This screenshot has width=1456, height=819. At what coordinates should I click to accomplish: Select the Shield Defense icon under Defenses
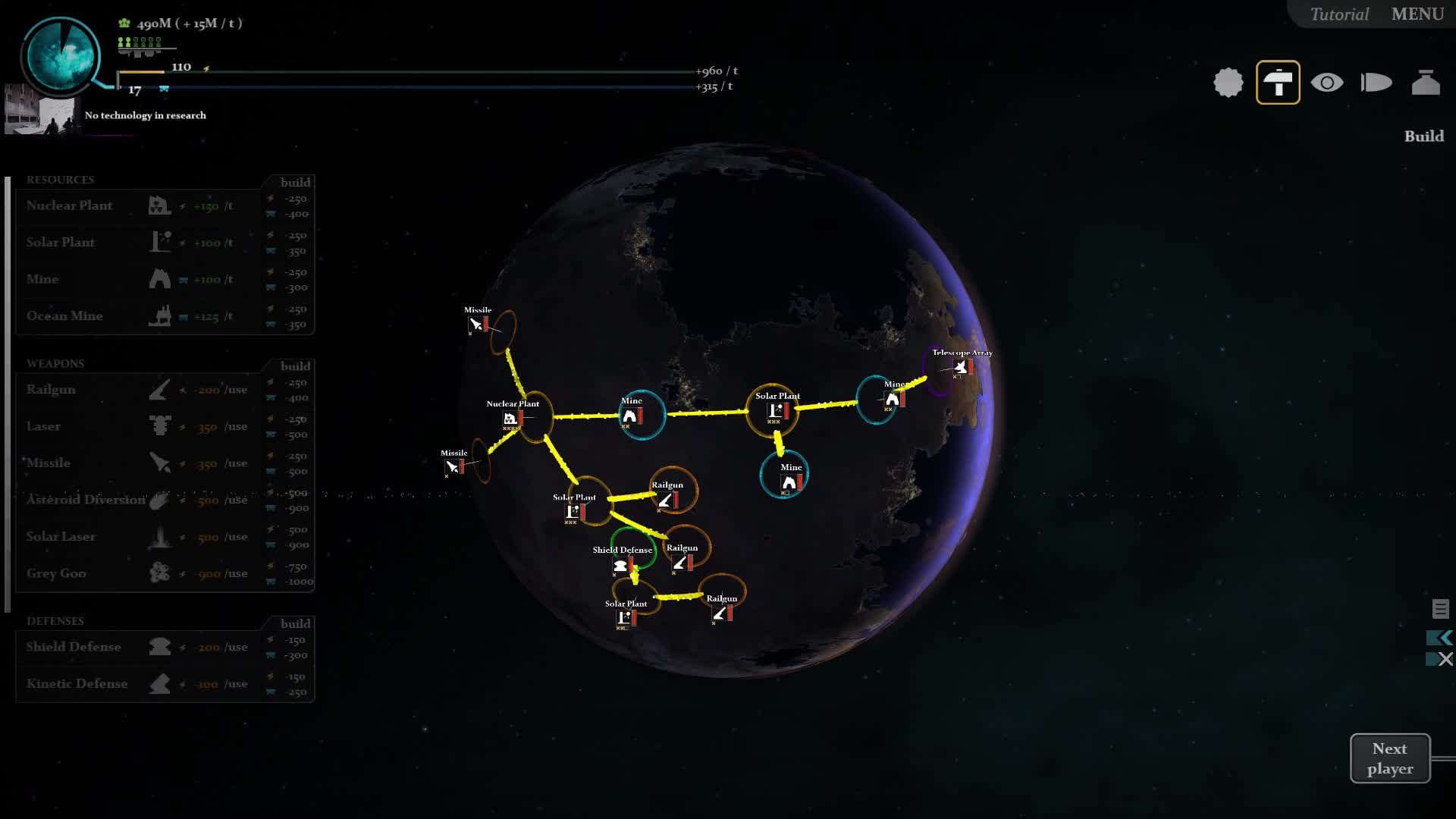(x=159, y=647)
